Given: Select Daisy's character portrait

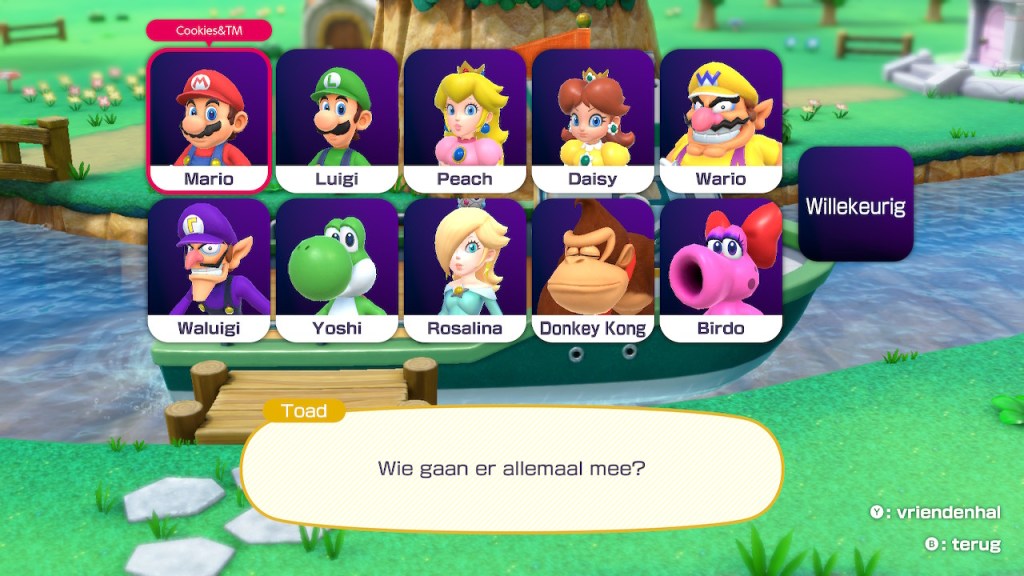Looking at the screenshot, I should tap(593, 120).
